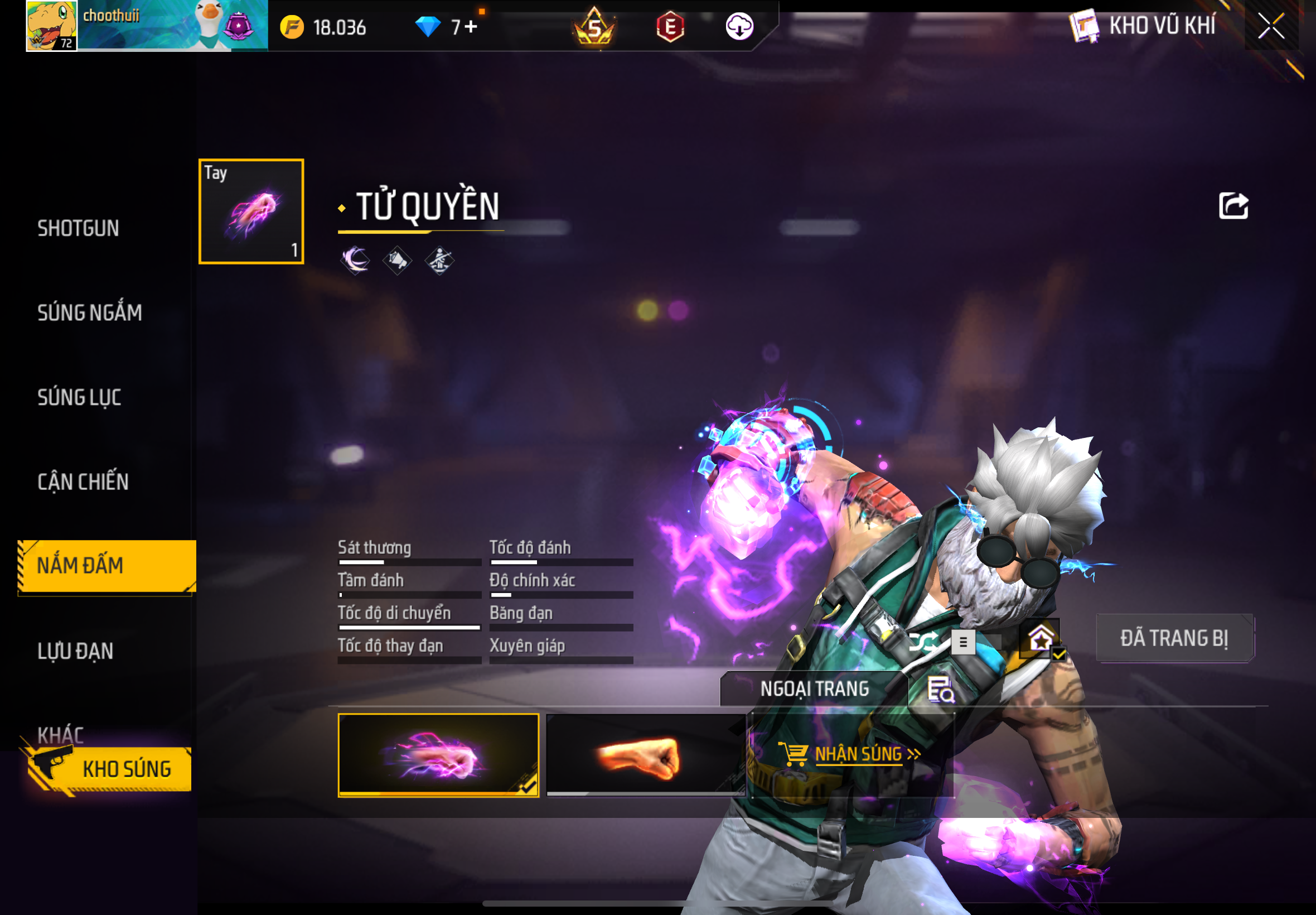
Task: Click the house lobby display icon
Action: pyautogui.click(x=1041, y=639)
